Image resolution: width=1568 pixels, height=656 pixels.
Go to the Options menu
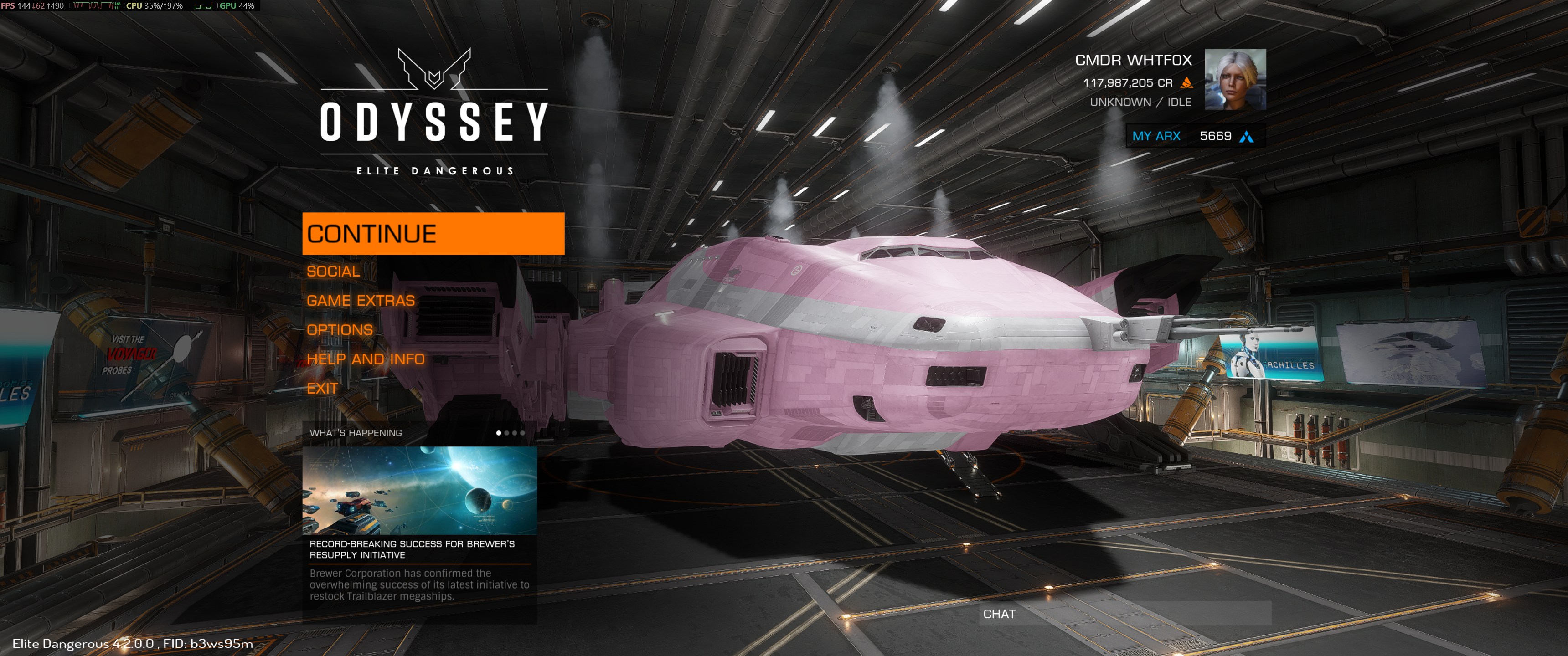339,330
